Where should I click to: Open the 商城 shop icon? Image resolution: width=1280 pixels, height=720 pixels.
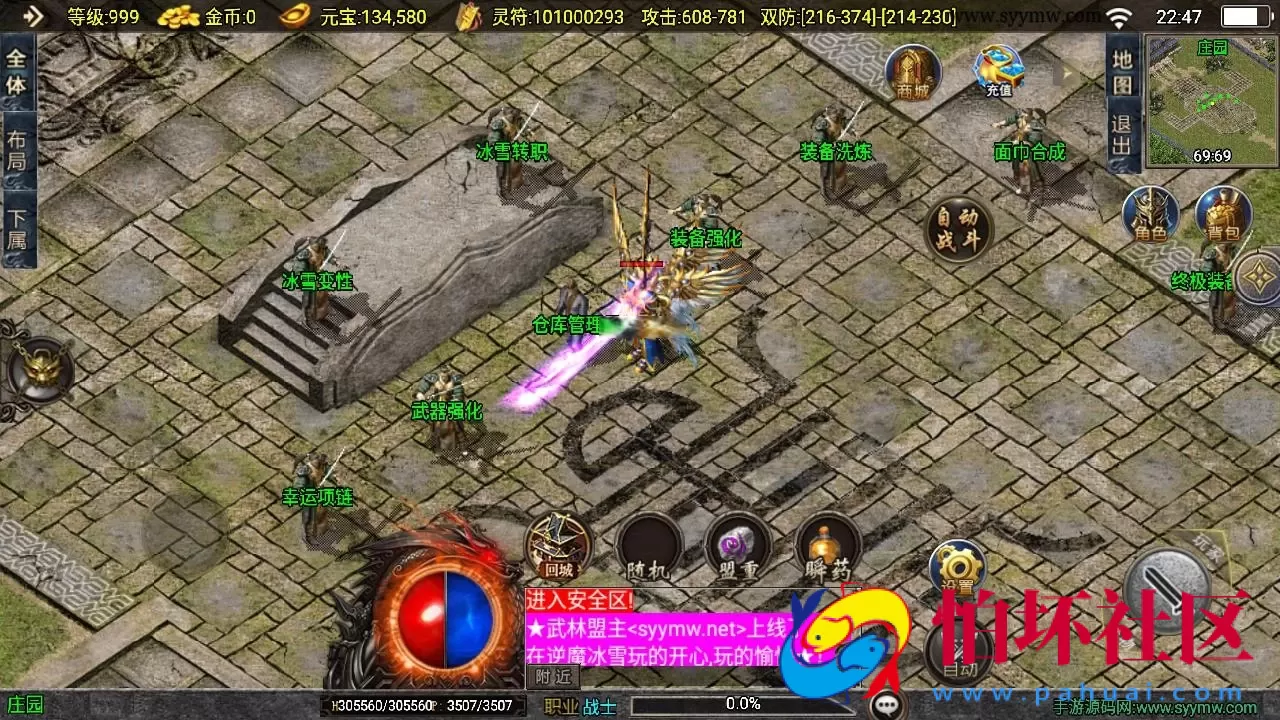(x=911, y=72)
